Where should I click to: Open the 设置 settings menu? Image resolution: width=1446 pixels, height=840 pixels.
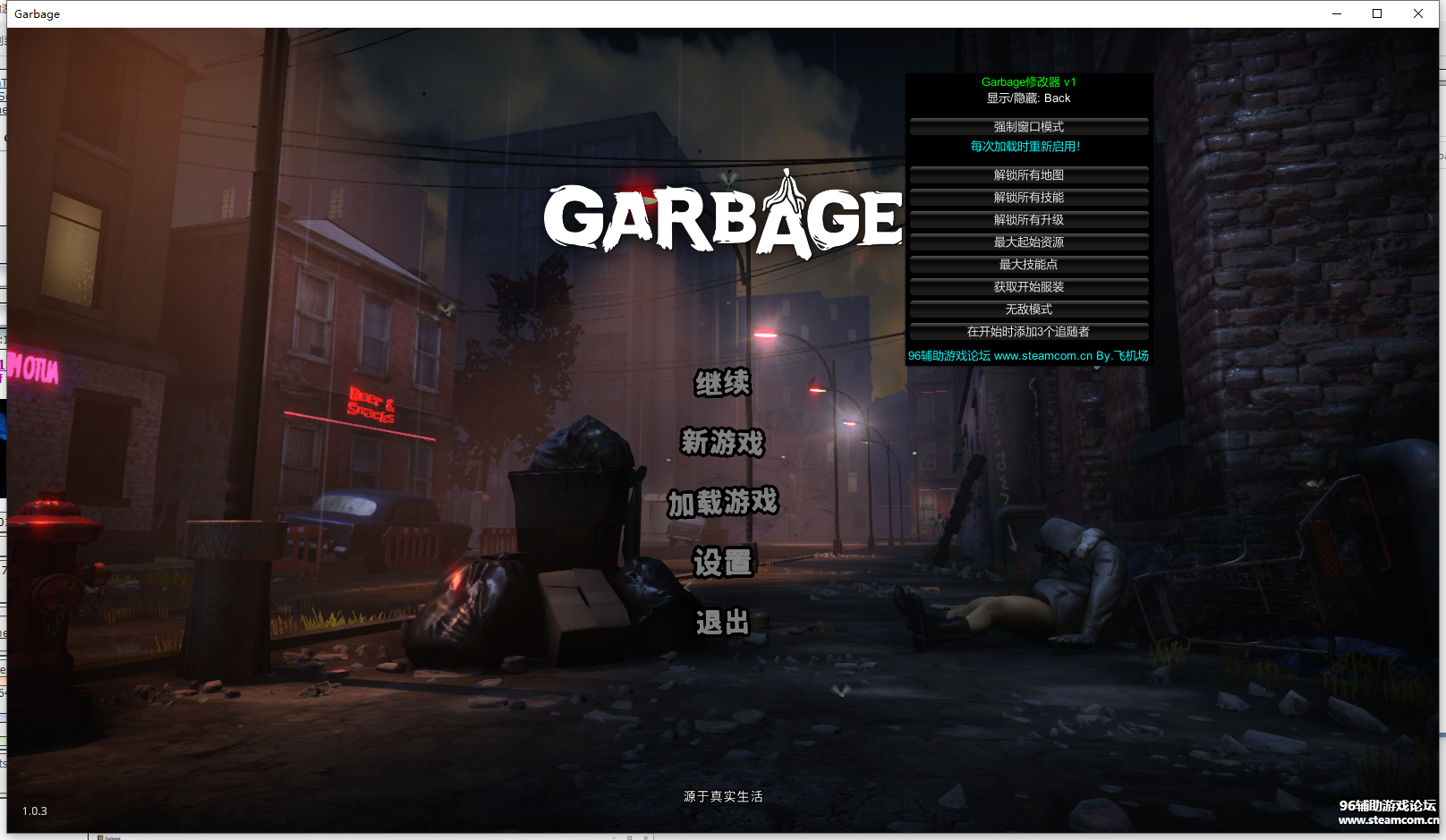[x=723, y=563]
